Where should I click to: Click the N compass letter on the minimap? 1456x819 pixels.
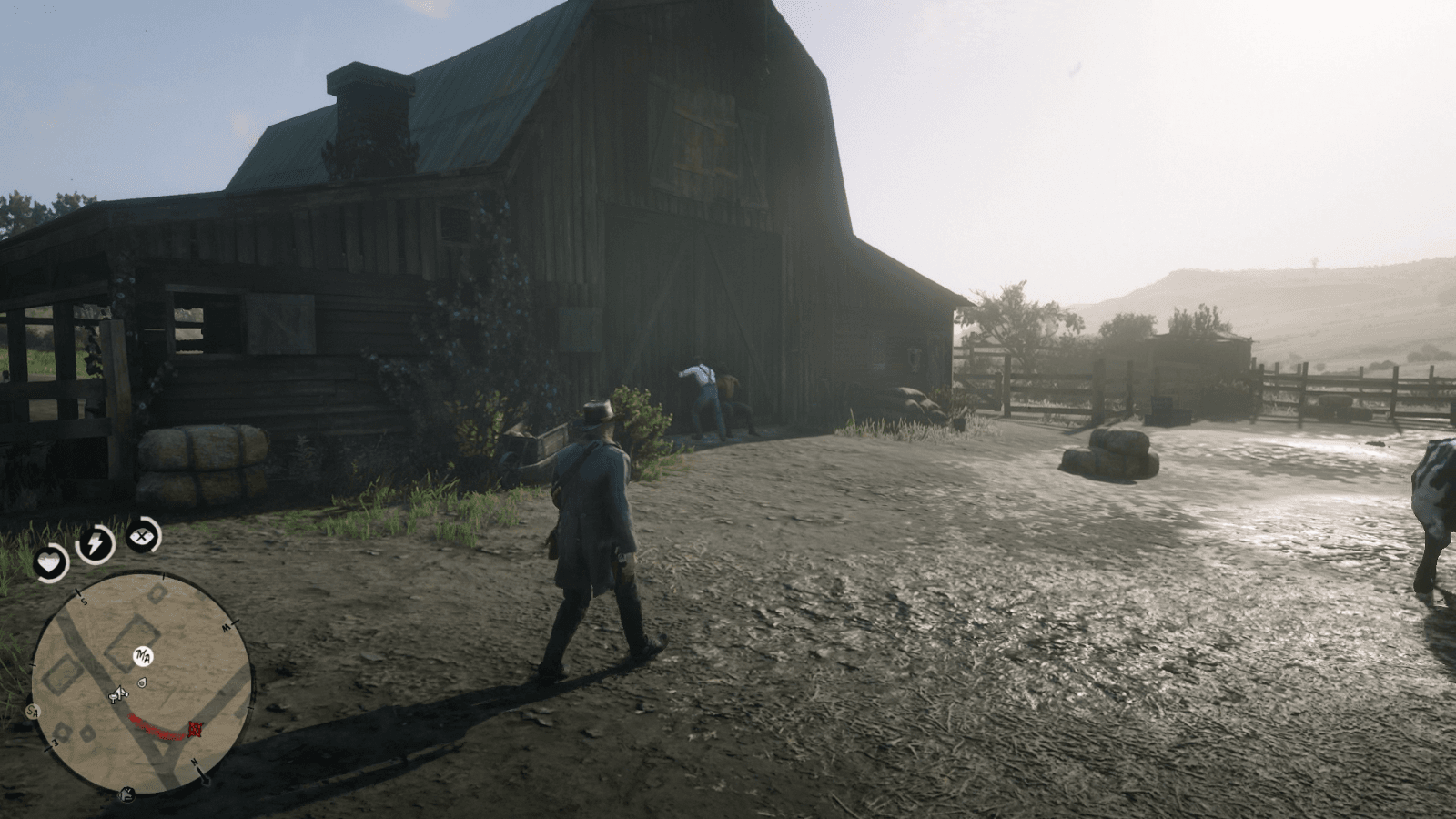pyautogui.click(x=195, y=763)
